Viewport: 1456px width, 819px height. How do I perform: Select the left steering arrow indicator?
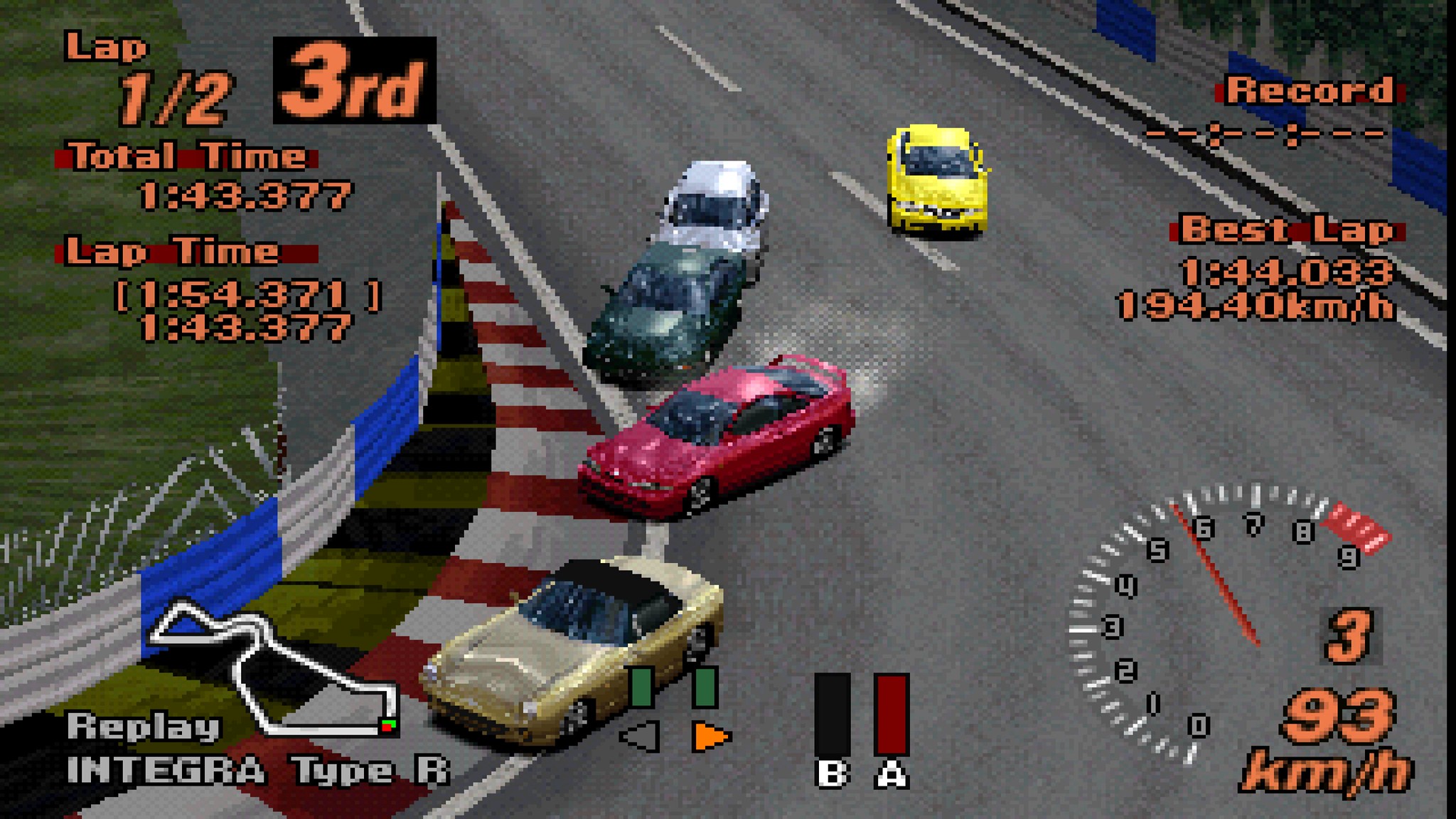pyautogui.click(x=641, y=737)
